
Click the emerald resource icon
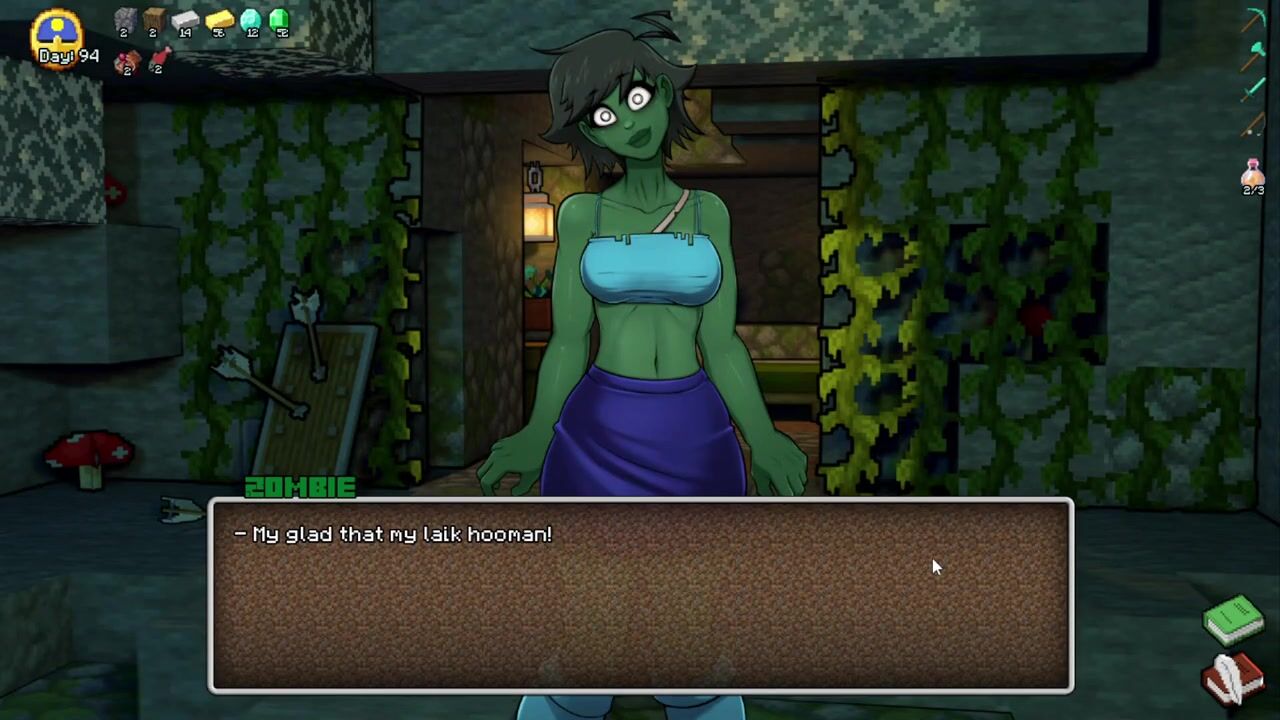coord(280,20)
